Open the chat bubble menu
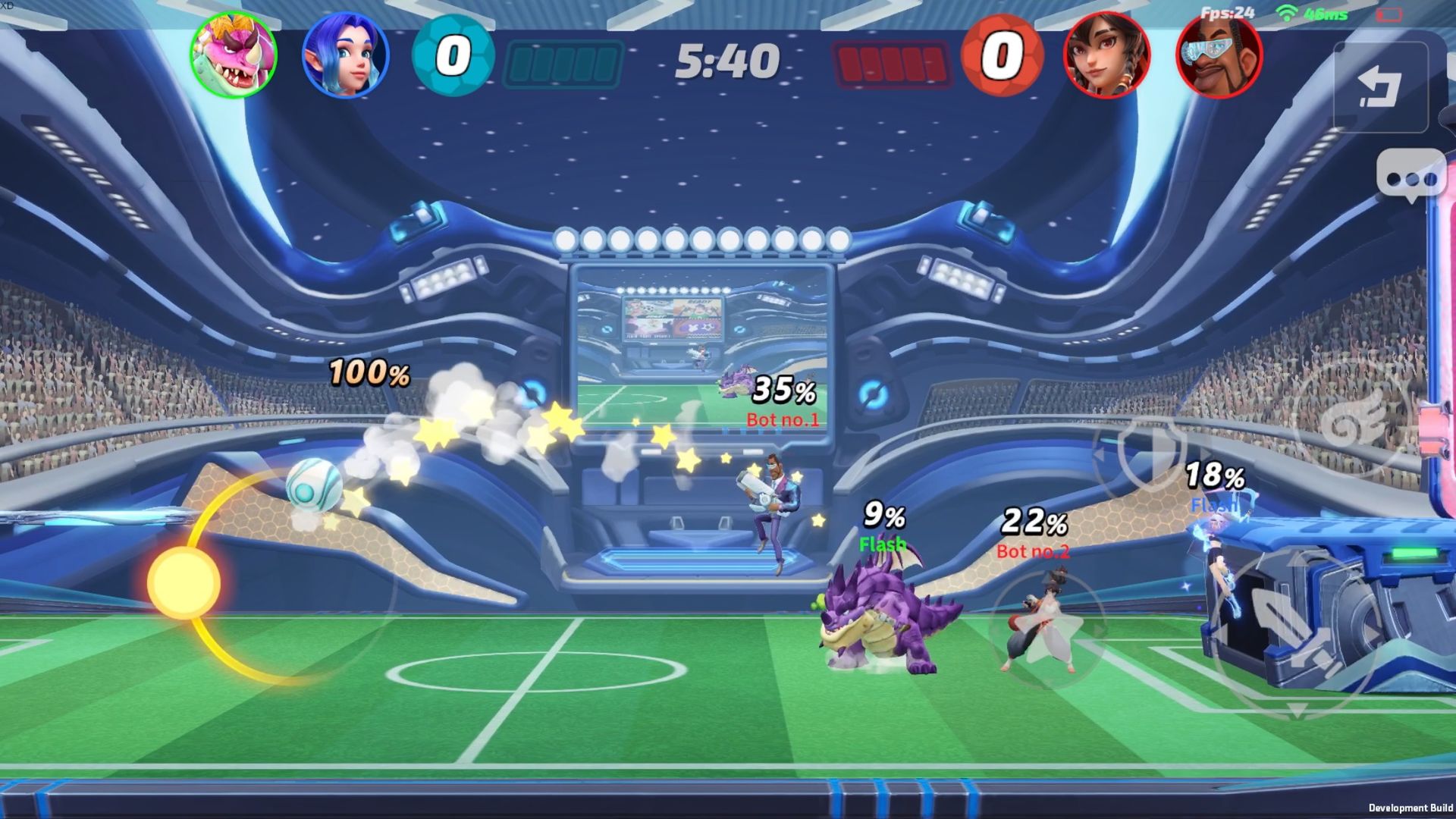The height and width of the screenshot is (819, 1456). coord(1410,177)
